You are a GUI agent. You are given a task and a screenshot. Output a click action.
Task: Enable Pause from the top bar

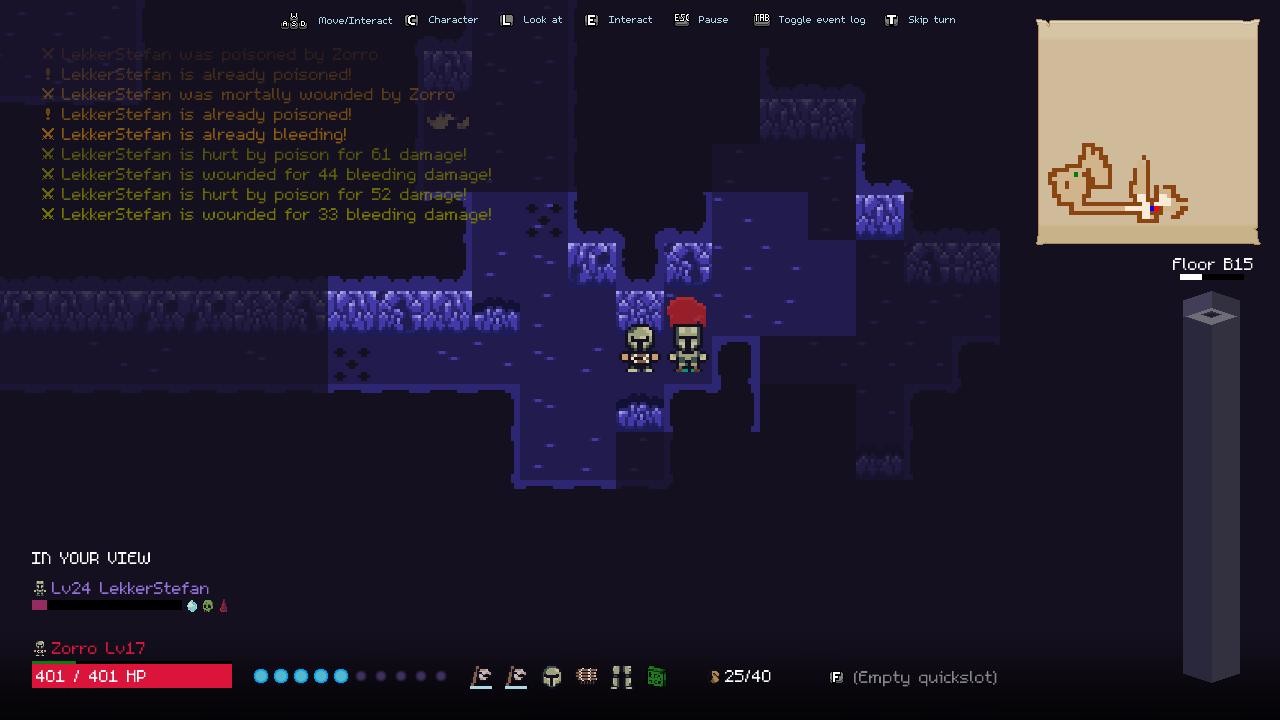[x=702, y=19]
